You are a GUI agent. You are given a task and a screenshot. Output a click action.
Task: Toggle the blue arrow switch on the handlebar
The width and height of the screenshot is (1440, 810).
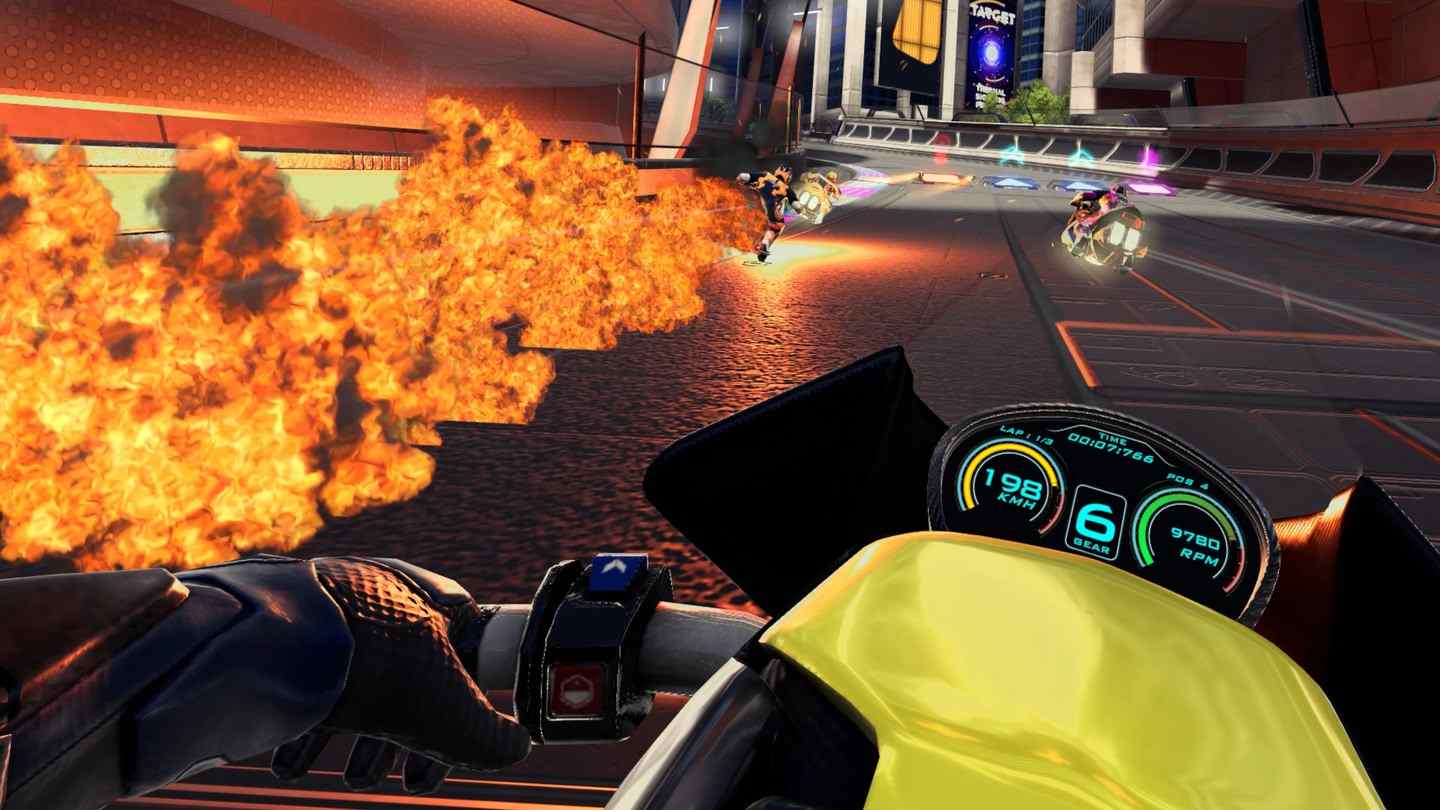tap(617, 570)
